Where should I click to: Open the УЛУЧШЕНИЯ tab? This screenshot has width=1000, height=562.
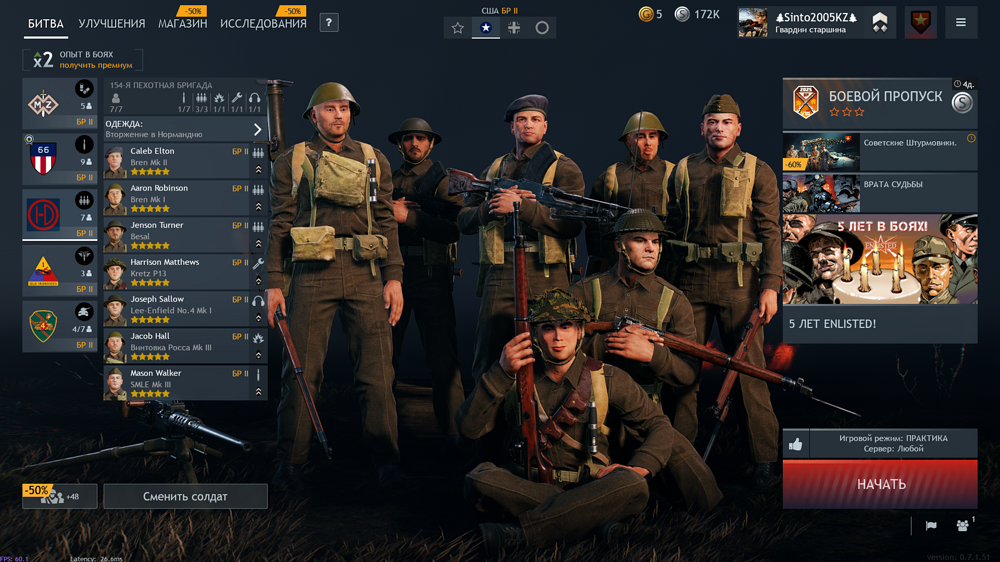click(111, 23)
